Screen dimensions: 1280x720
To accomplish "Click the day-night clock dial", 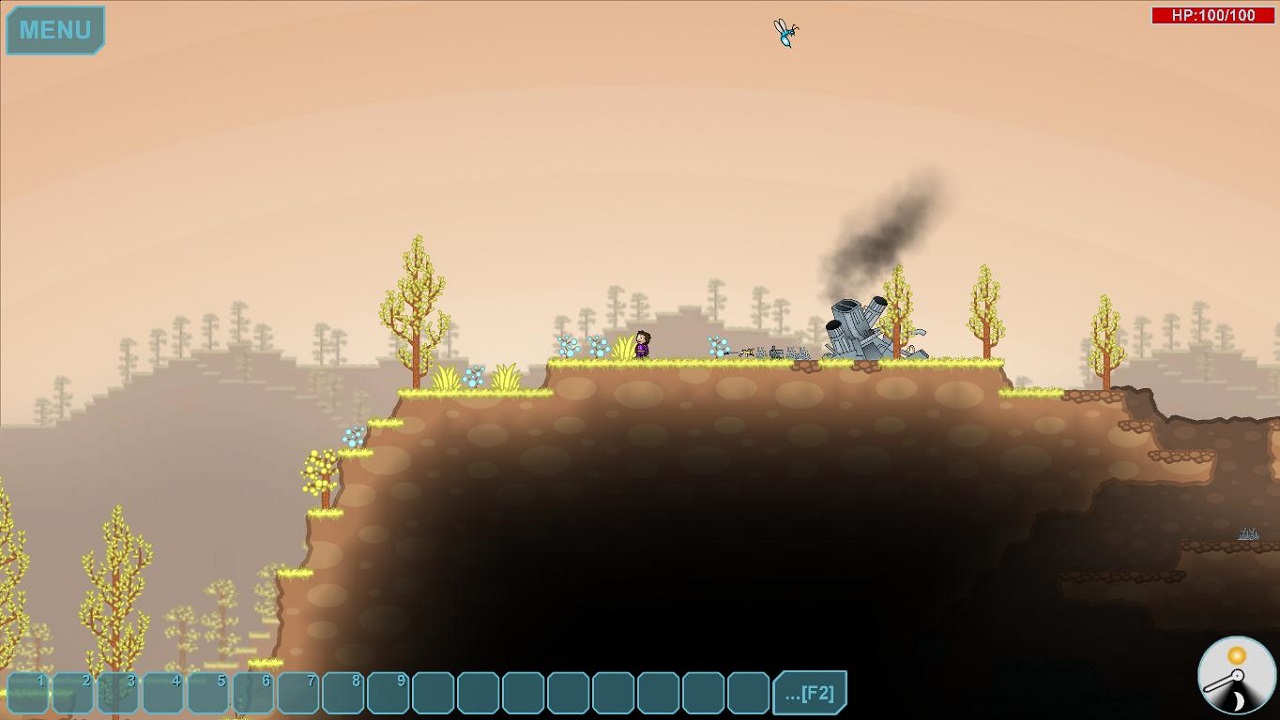I will tap(1236, 675).
